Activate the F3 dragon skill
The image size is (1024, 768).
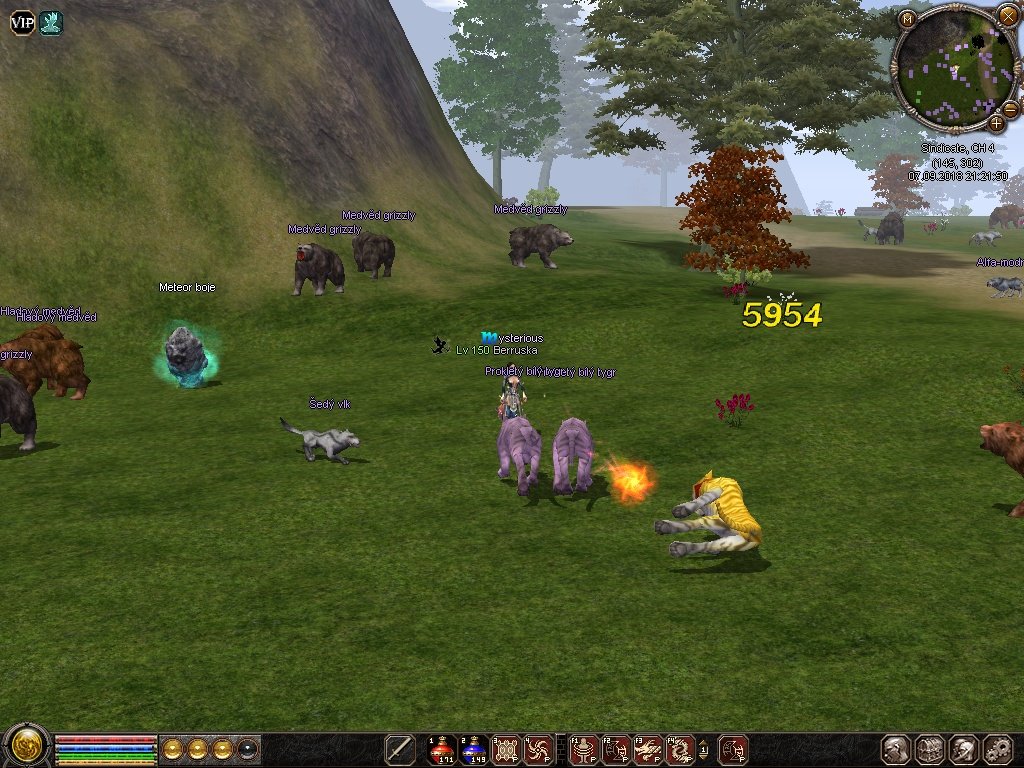pos(648,749)
